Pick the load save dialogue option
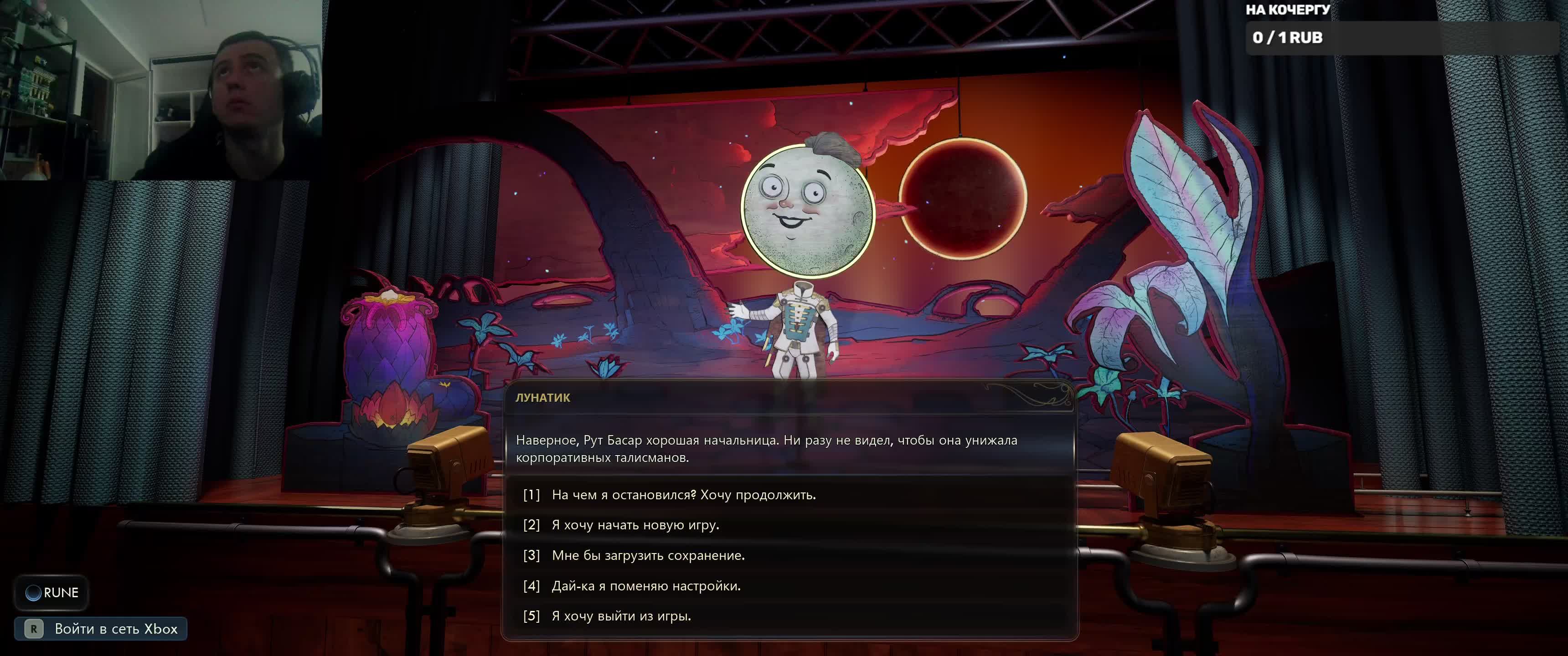 tap(648, 555)
